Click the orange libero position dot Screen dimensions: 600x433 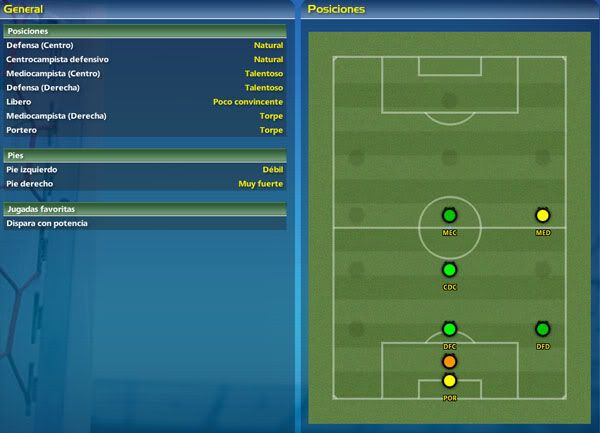coord(449,361)
